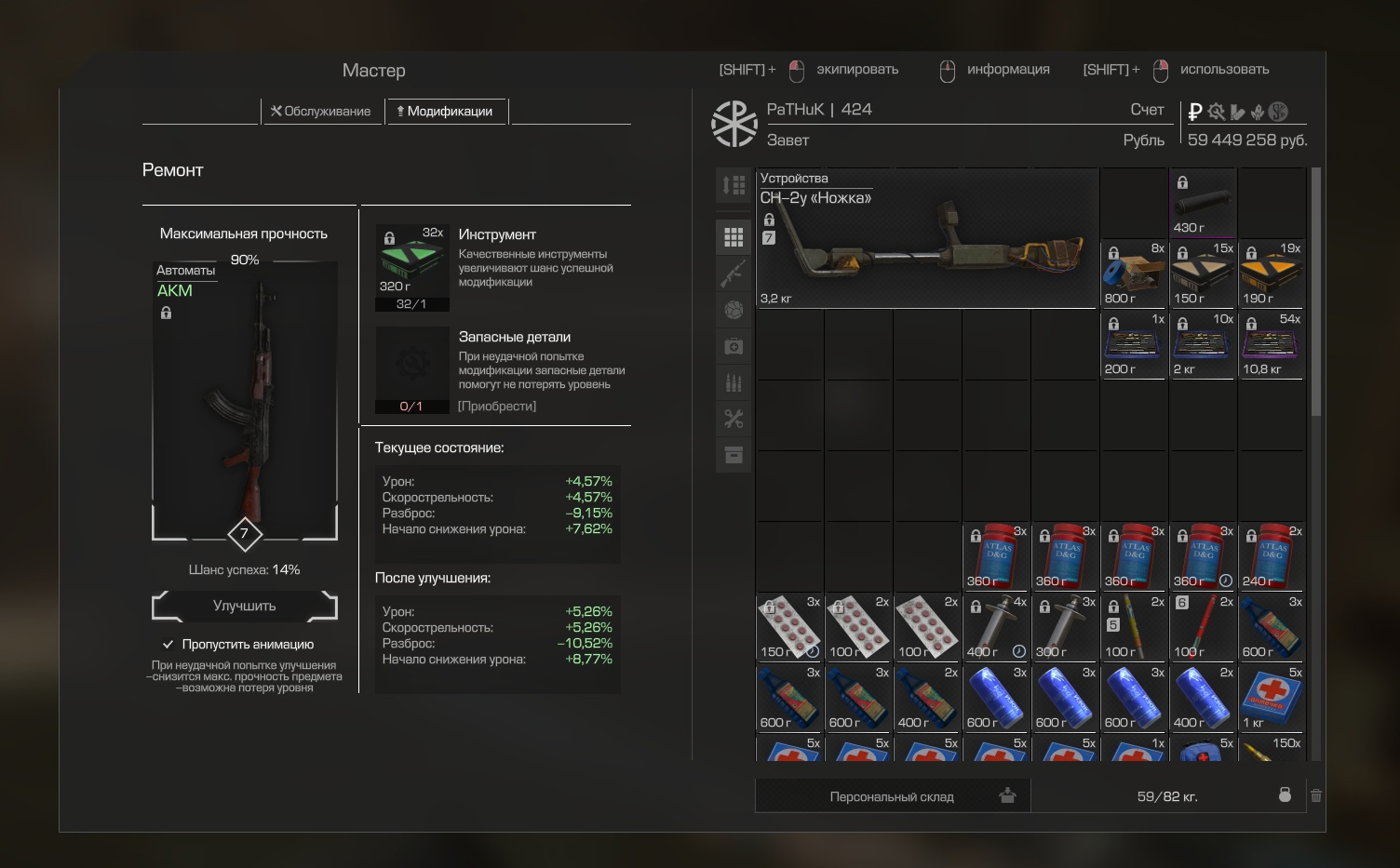The width and height of the screenshot is (1400, 868).
Task: Click the inventory sort icon
Action: (x=734, y=185)
